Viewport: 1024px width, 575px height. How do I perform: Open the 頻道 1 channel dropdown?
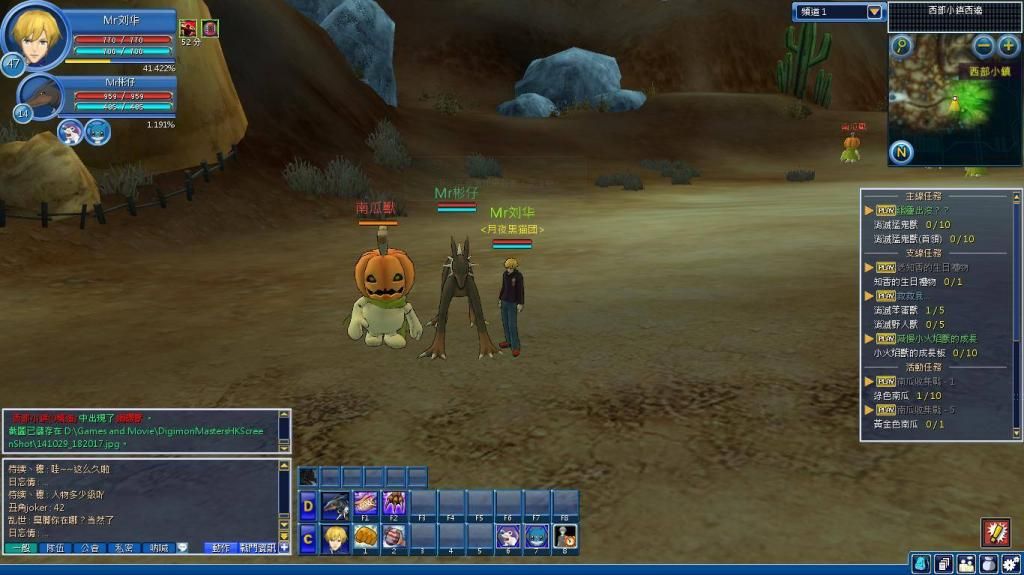coord(875,12)
